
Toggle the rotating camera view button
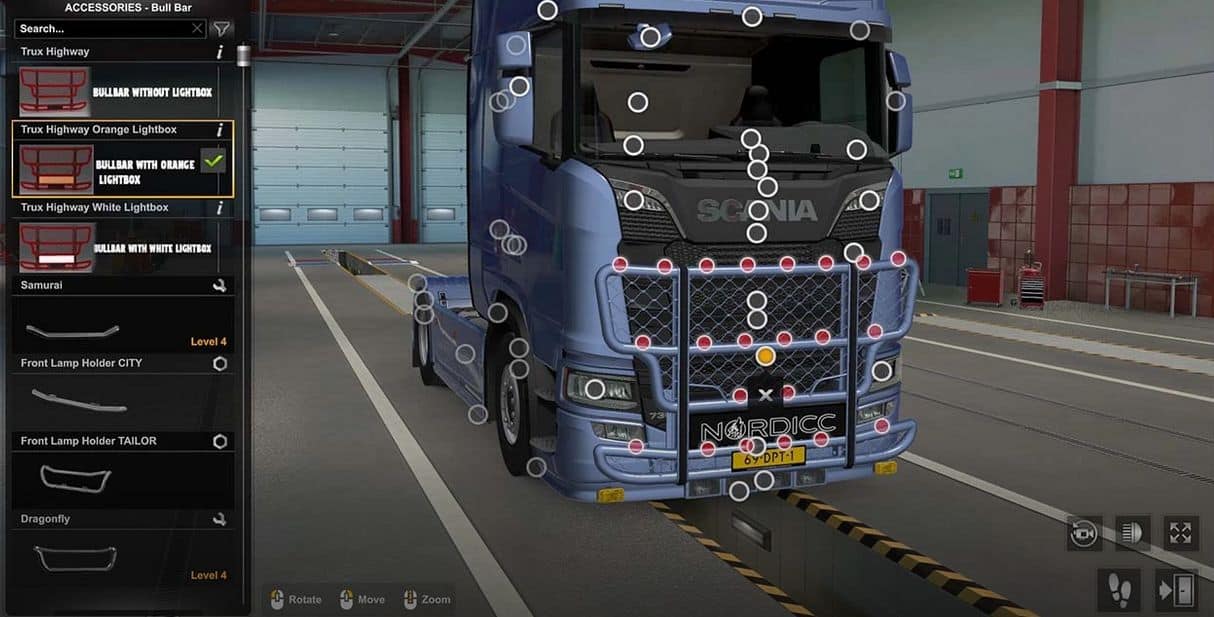tap(1084, 533)
